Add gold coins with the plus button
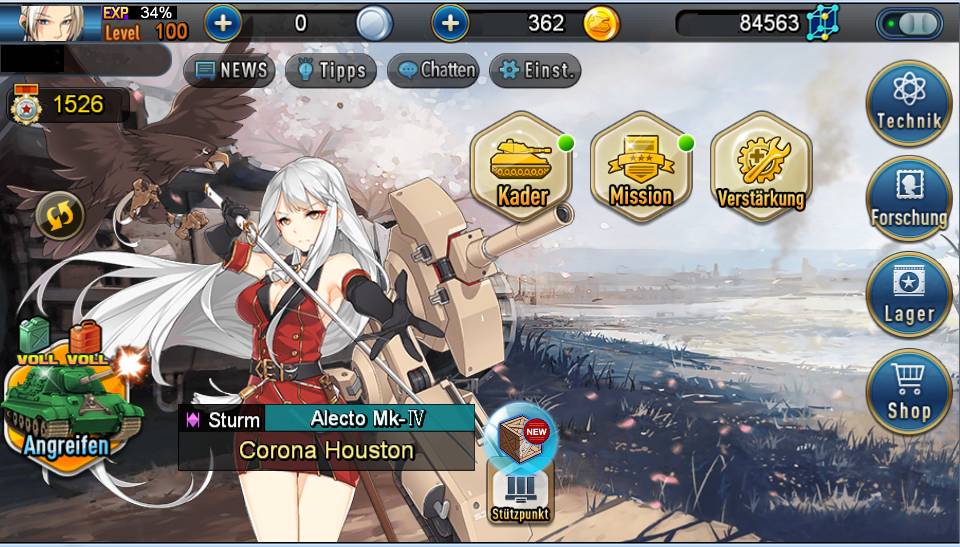The height and width of the screenshot is (547, 960). tap(450, 23)
